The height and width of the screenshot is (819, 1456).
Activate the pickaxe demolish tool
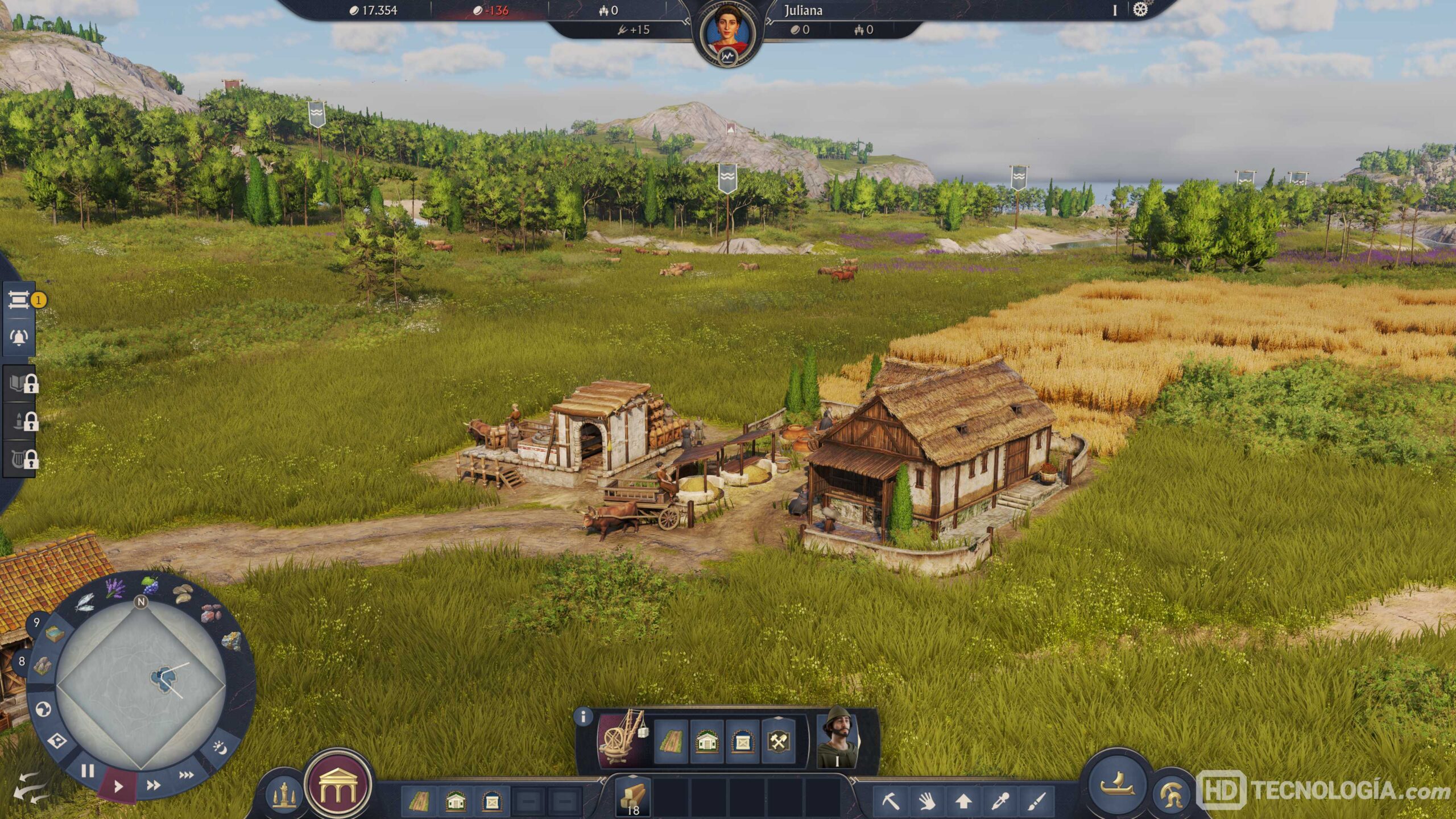[x=891, y=801]
